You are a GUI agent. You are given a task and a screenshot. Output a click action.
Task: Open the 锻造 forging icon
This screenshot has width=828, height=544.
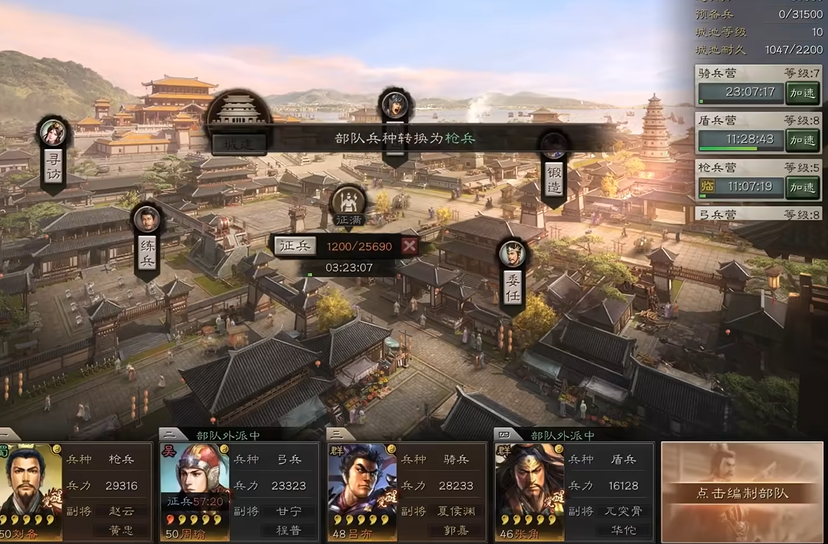click(x=554, y=165)
